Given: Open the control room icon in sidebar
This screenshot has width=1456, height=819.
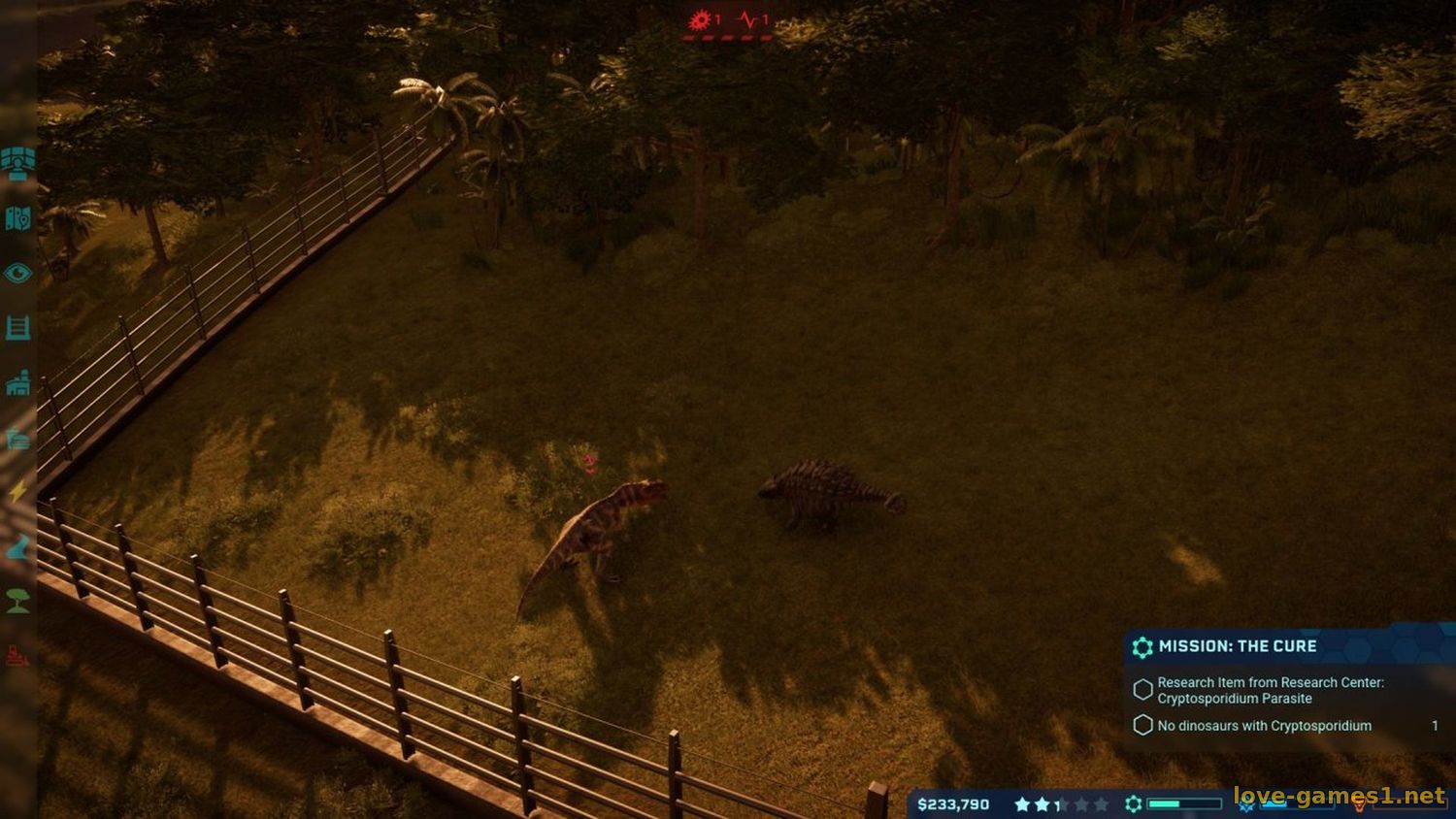Looking at the screenshot, I should (17, 162).
